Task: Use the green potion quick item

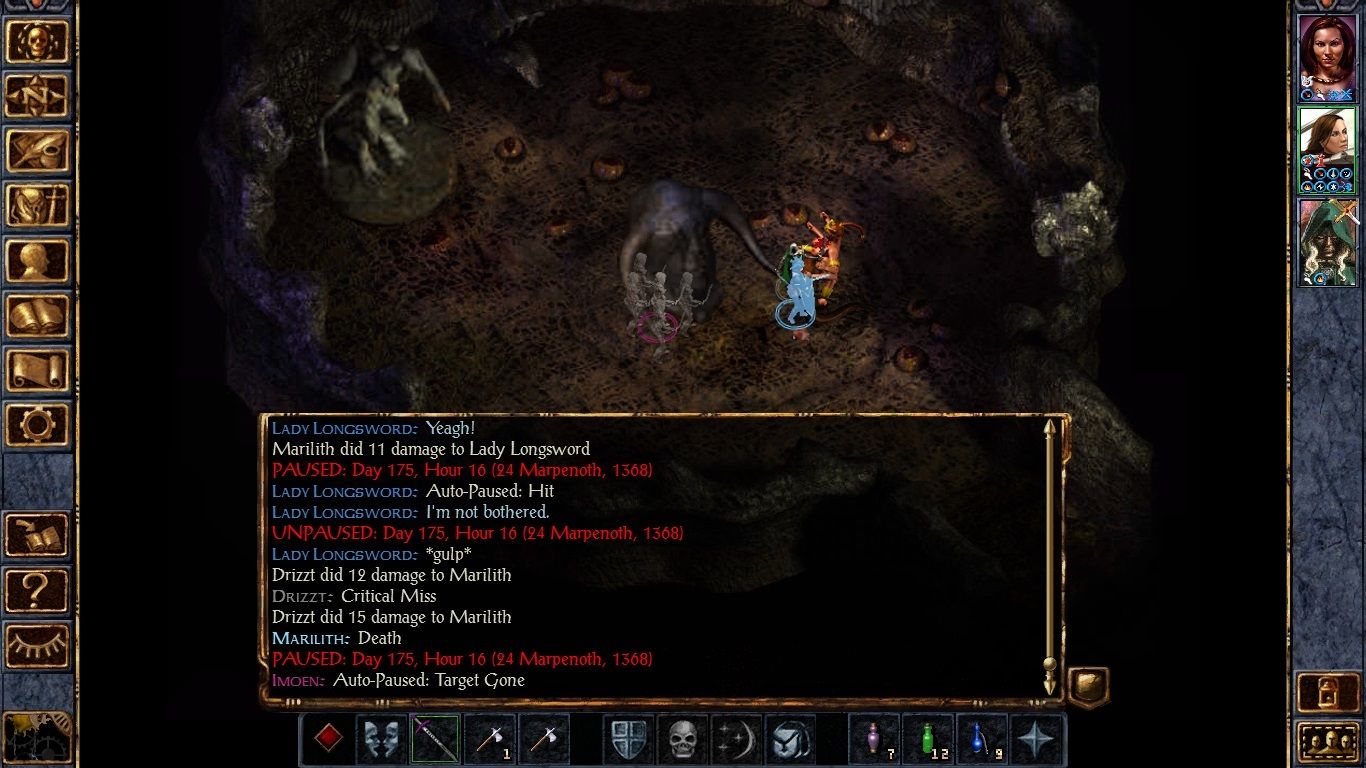Action: pos(929,739)
